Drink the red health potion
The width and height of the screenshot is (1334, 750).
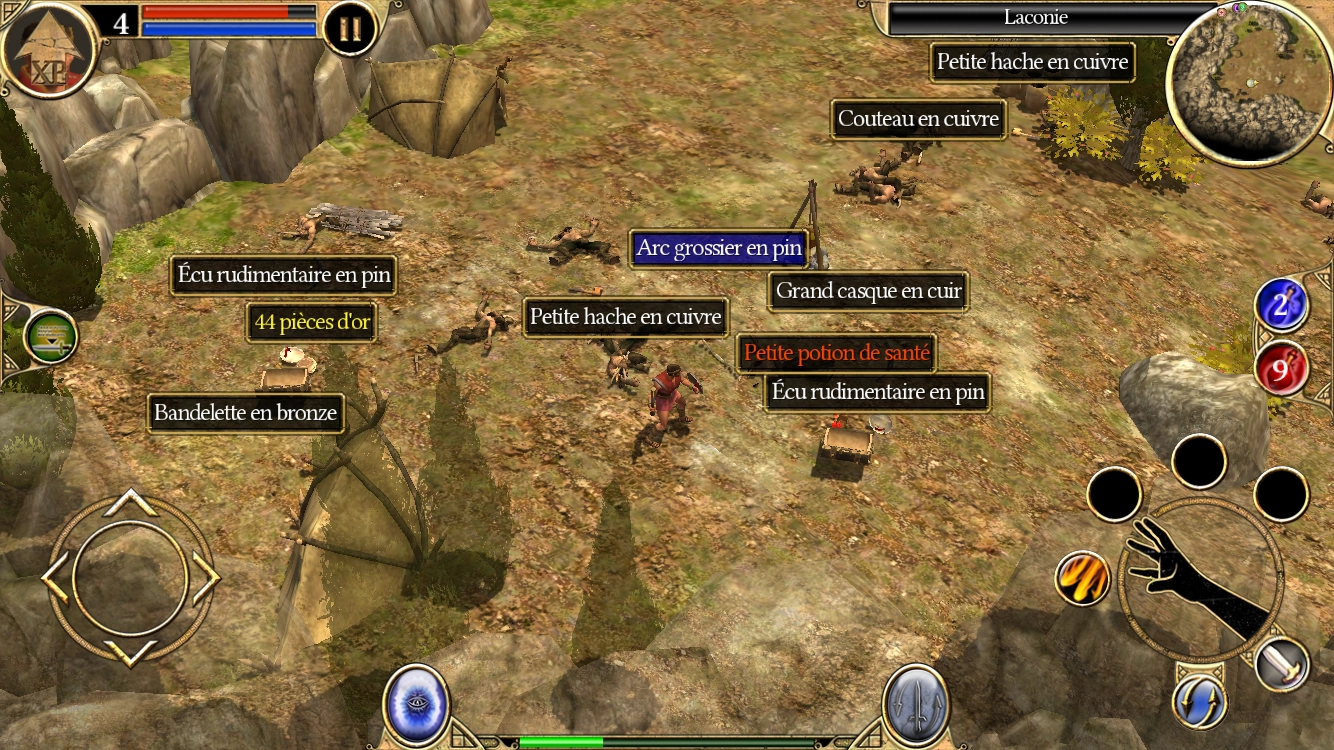coord(1282,369)
